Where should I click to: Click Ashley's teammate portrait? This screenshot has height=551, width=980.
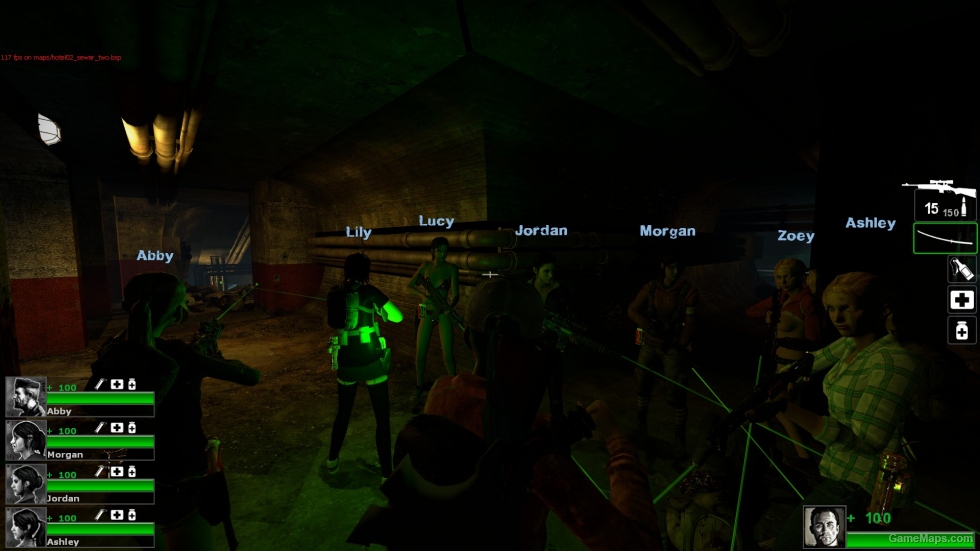[25, 527]
